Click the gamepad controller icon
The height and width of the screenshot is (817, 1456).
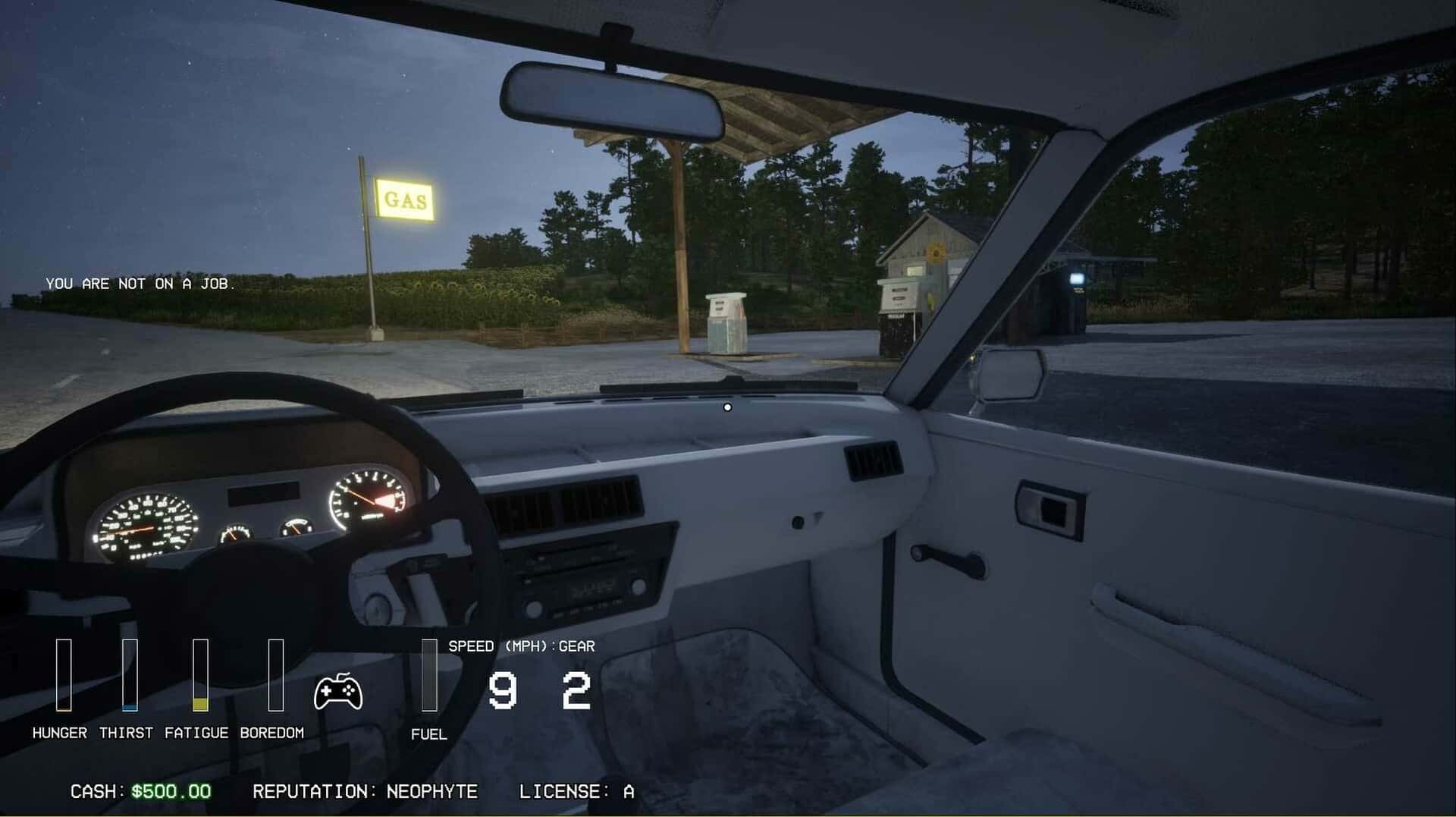(338, 691)
